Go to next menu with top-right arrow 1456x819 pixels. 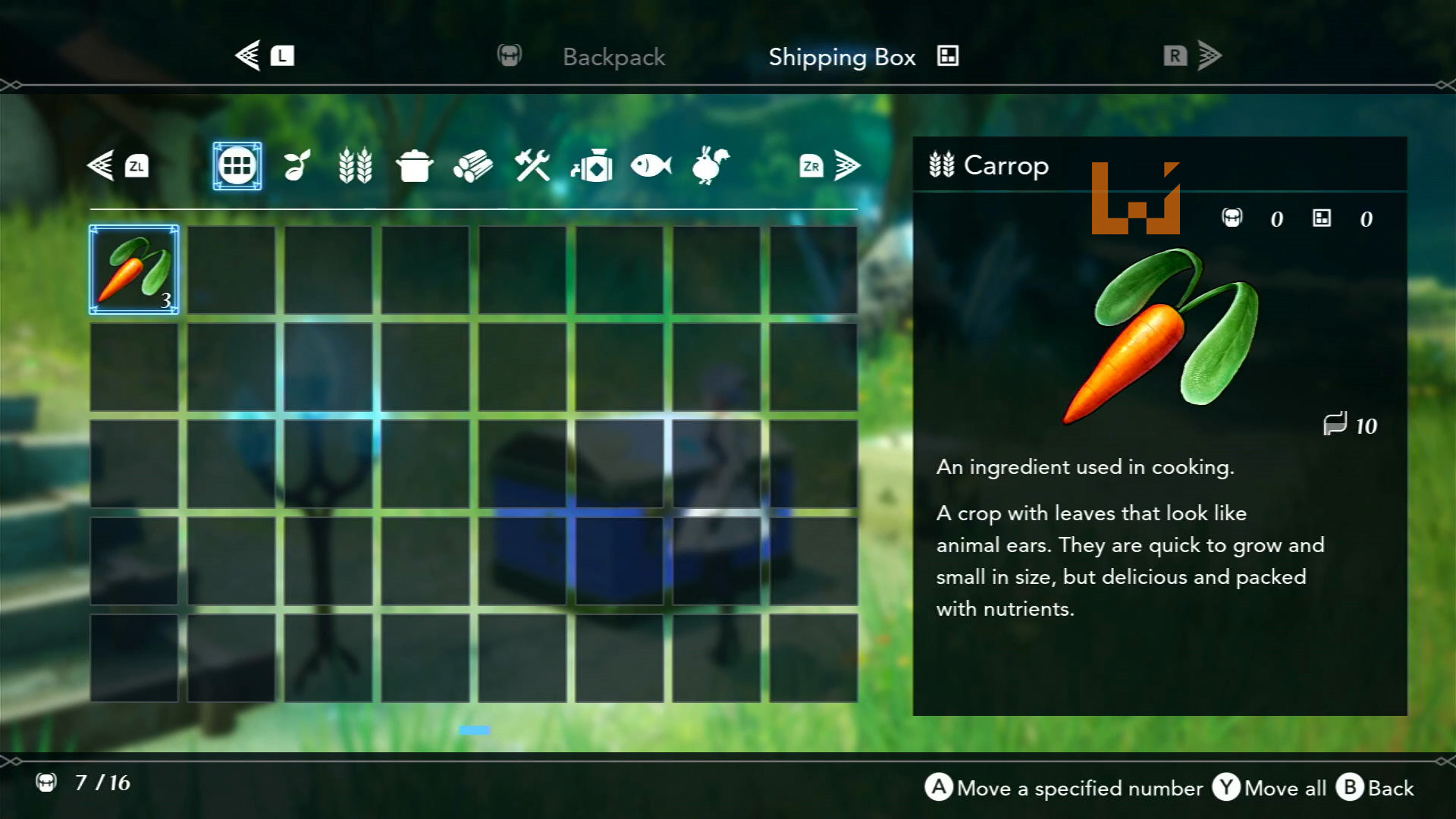[1209, 55]
